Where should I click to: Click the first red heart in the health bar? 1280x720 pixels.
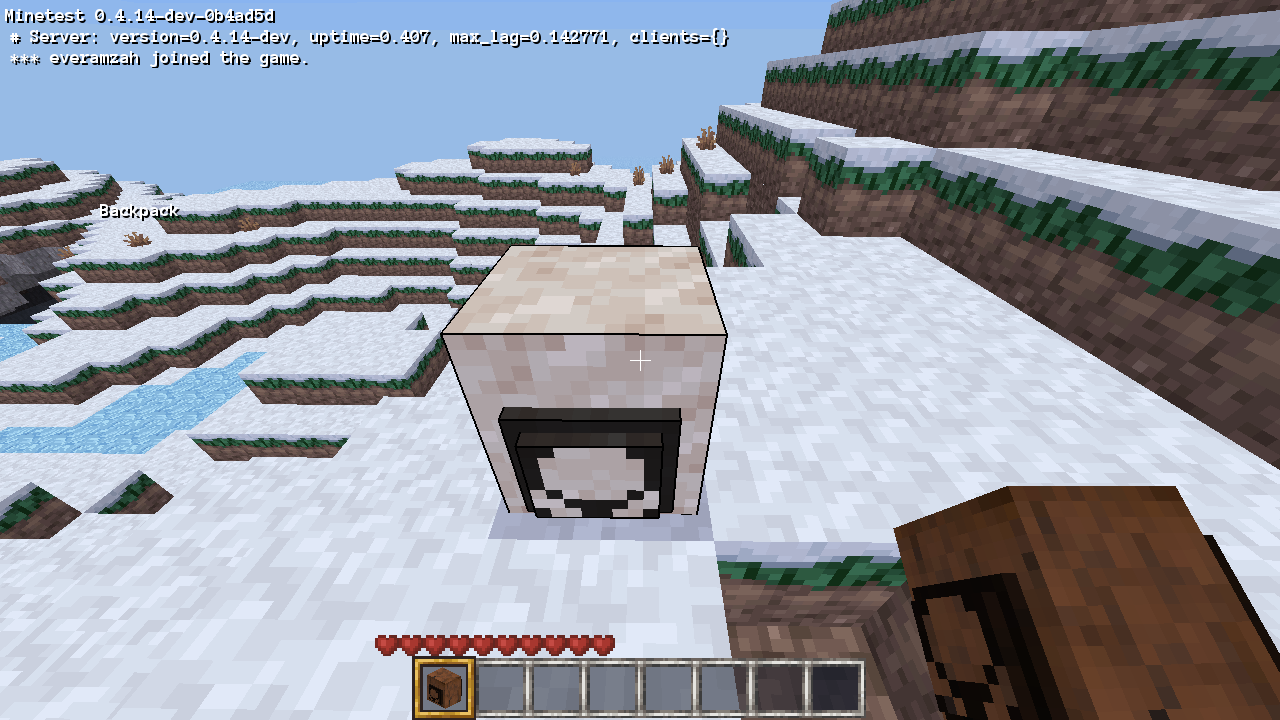(385, 645)
